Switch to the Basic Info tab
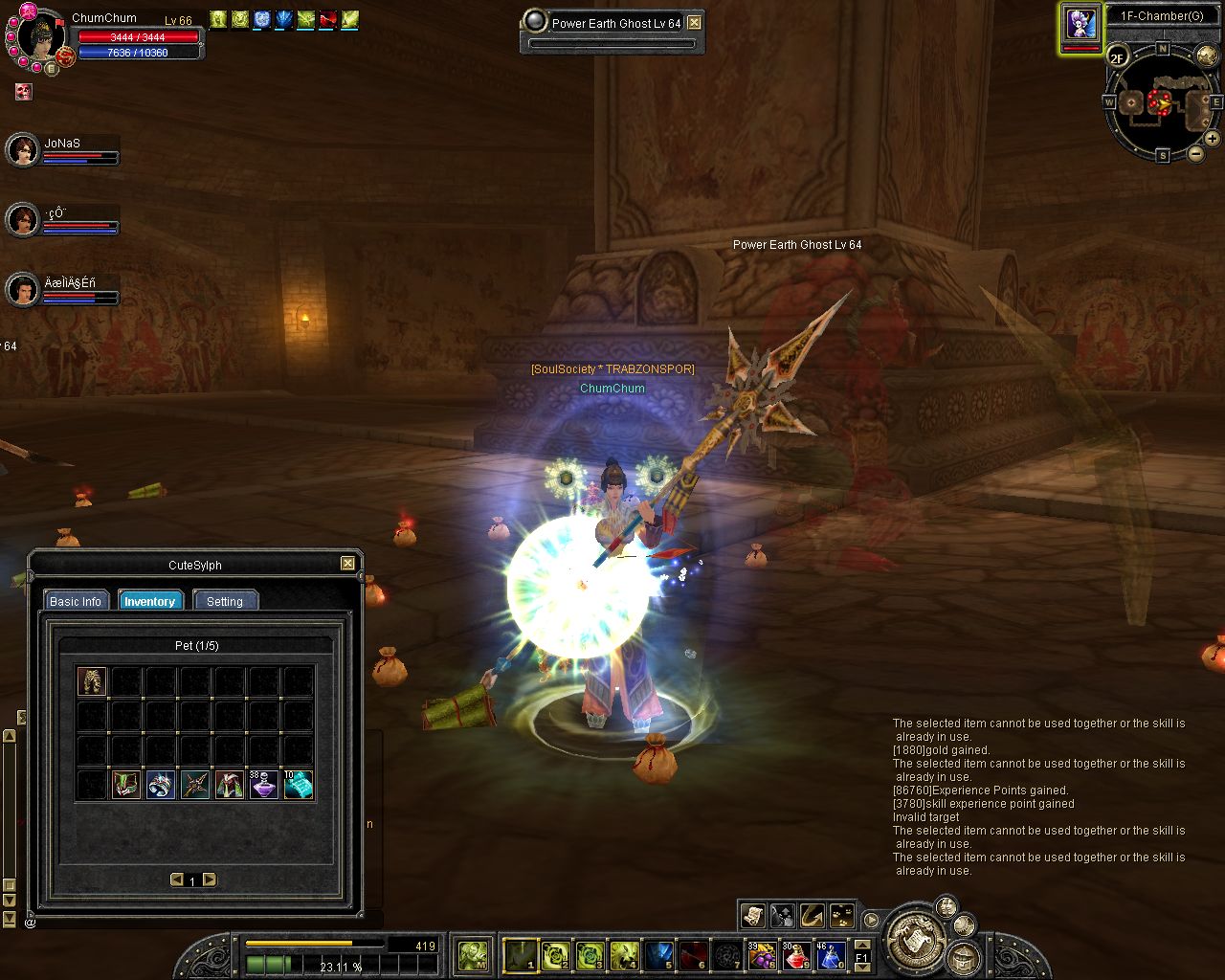The height and width of the screenshot is (980, 1225). (76, 601)
